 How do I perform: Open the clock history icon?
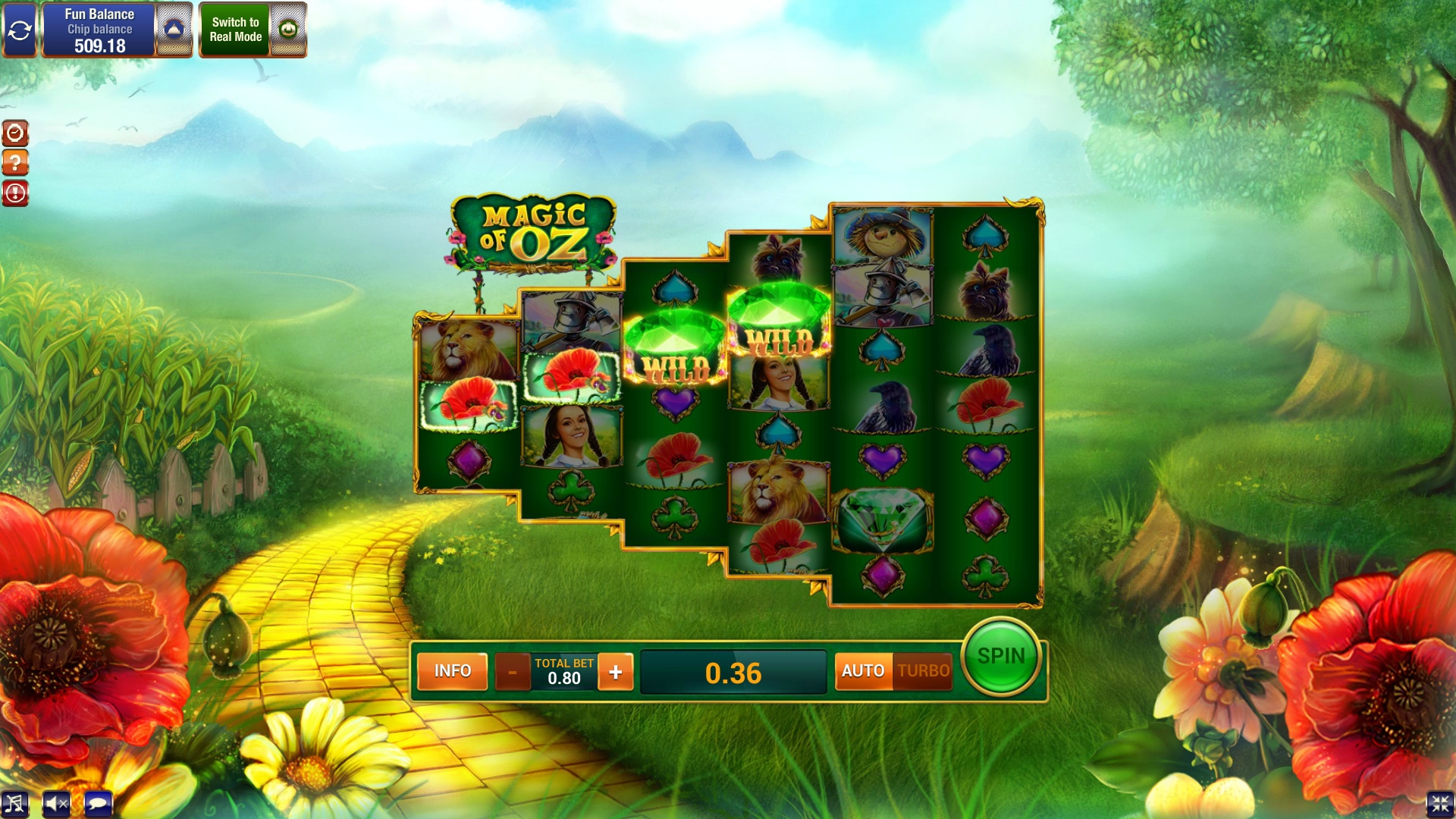point(15,133)
